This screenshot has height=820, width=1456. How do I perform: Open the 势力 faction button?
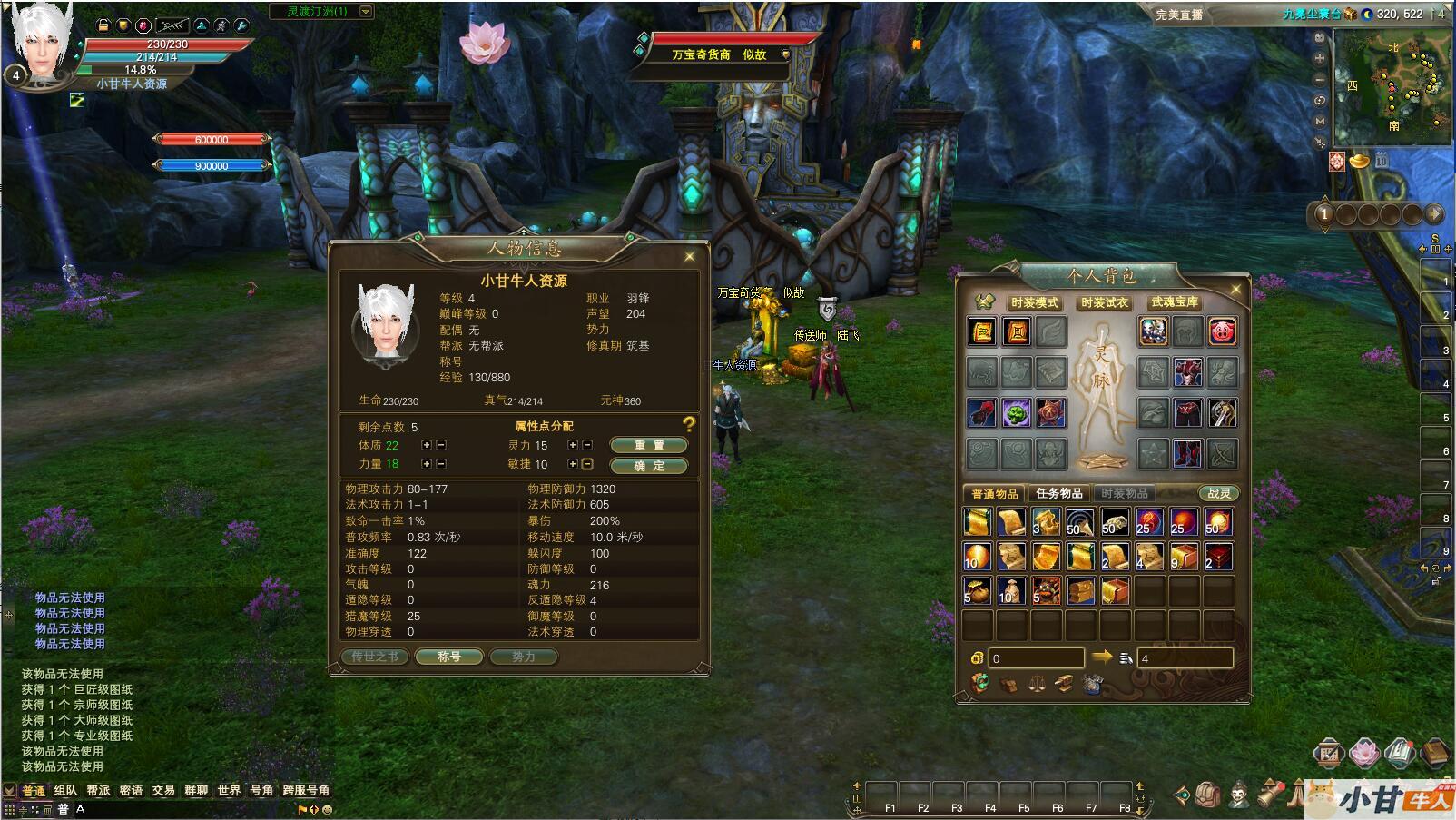pyautogui.click(x=523, y=657)
